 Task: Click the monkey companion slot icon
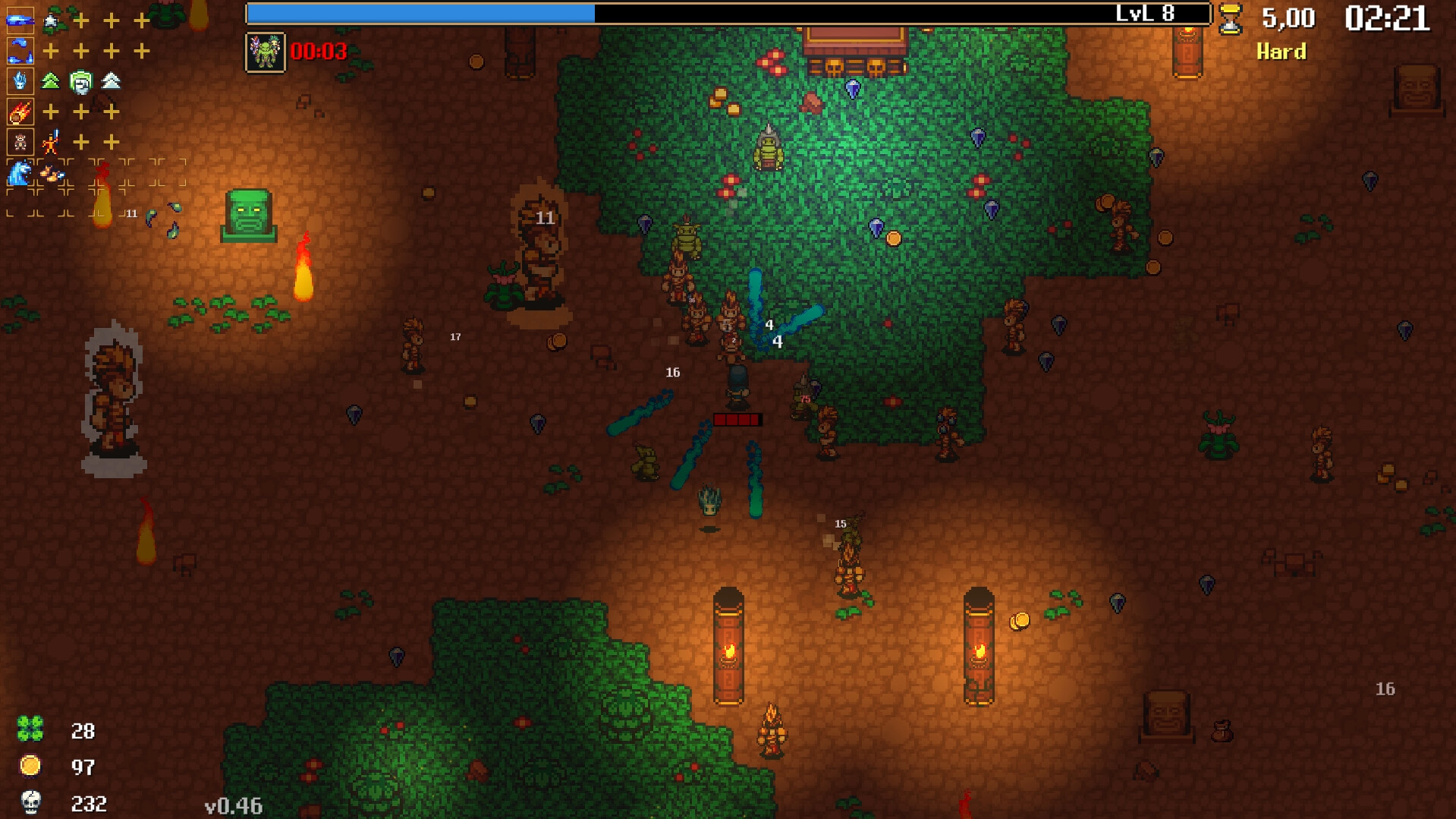pos(19,141)
